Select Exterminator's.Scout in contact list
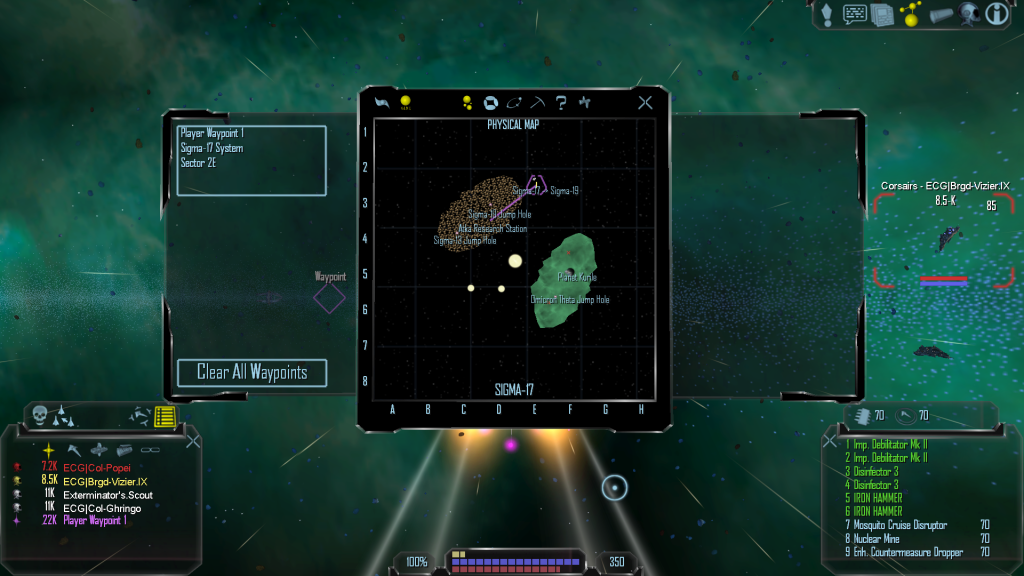The image size is (1024, 576). (108, 495)
